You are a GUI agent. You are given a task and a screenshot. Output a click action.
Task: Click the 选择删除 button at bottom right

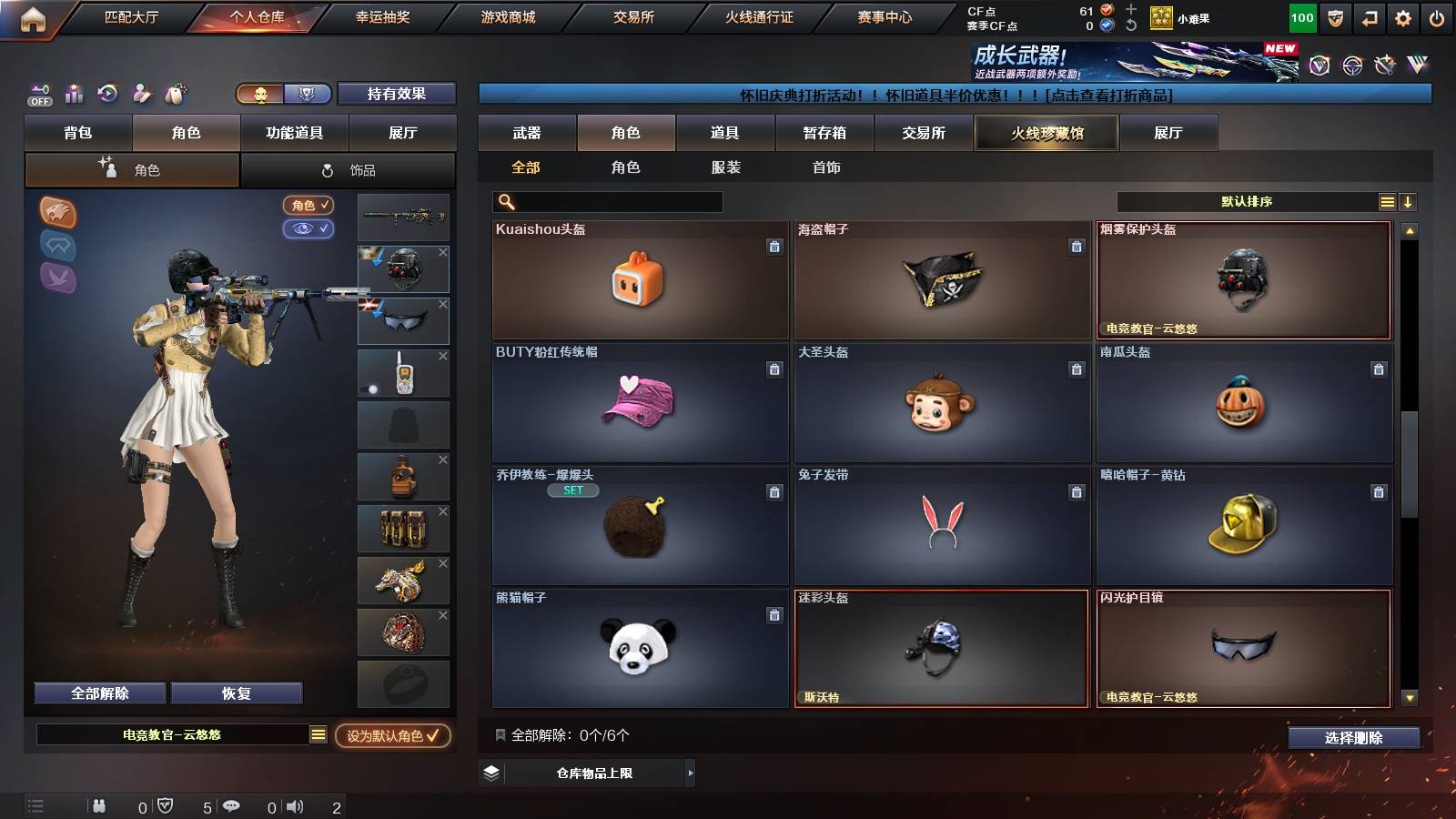(x=1353, y=738)
